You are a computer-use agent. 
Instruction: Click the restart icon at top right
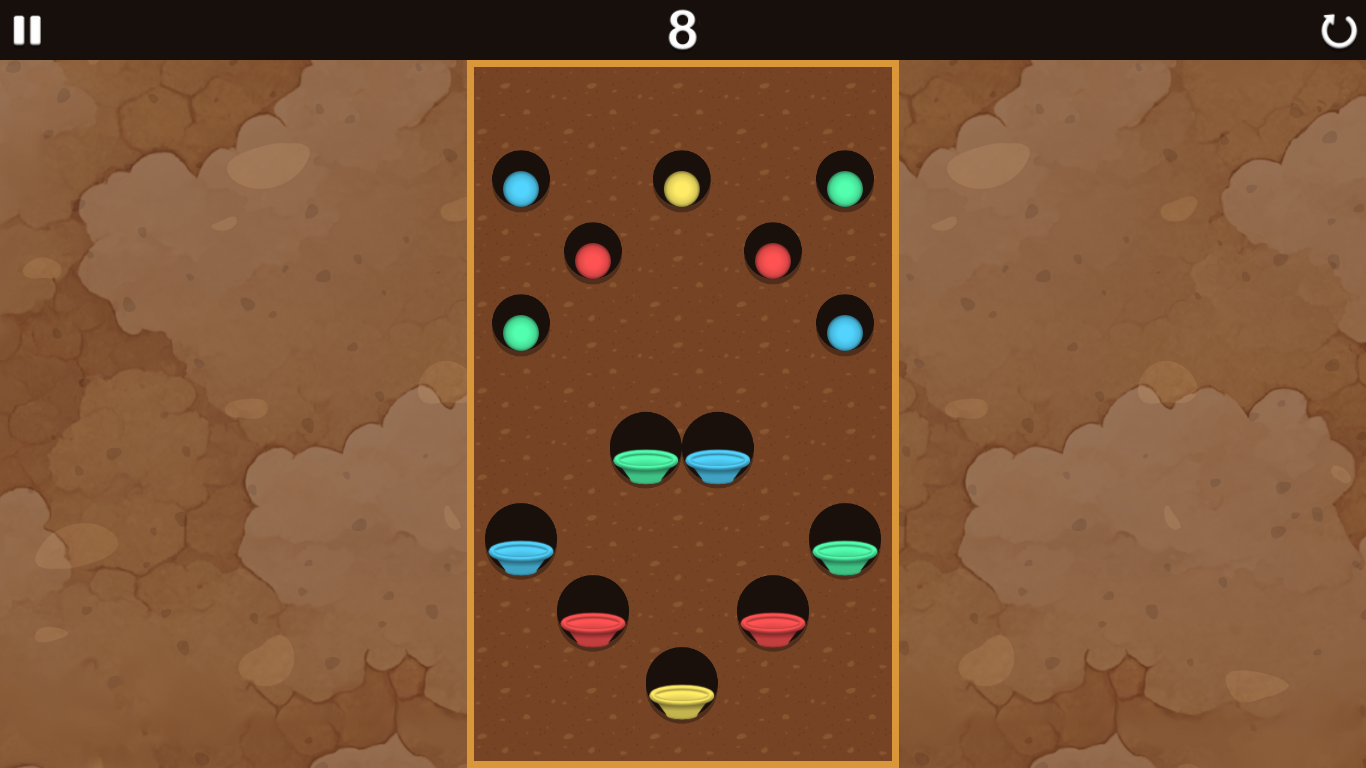[1338, 31]
